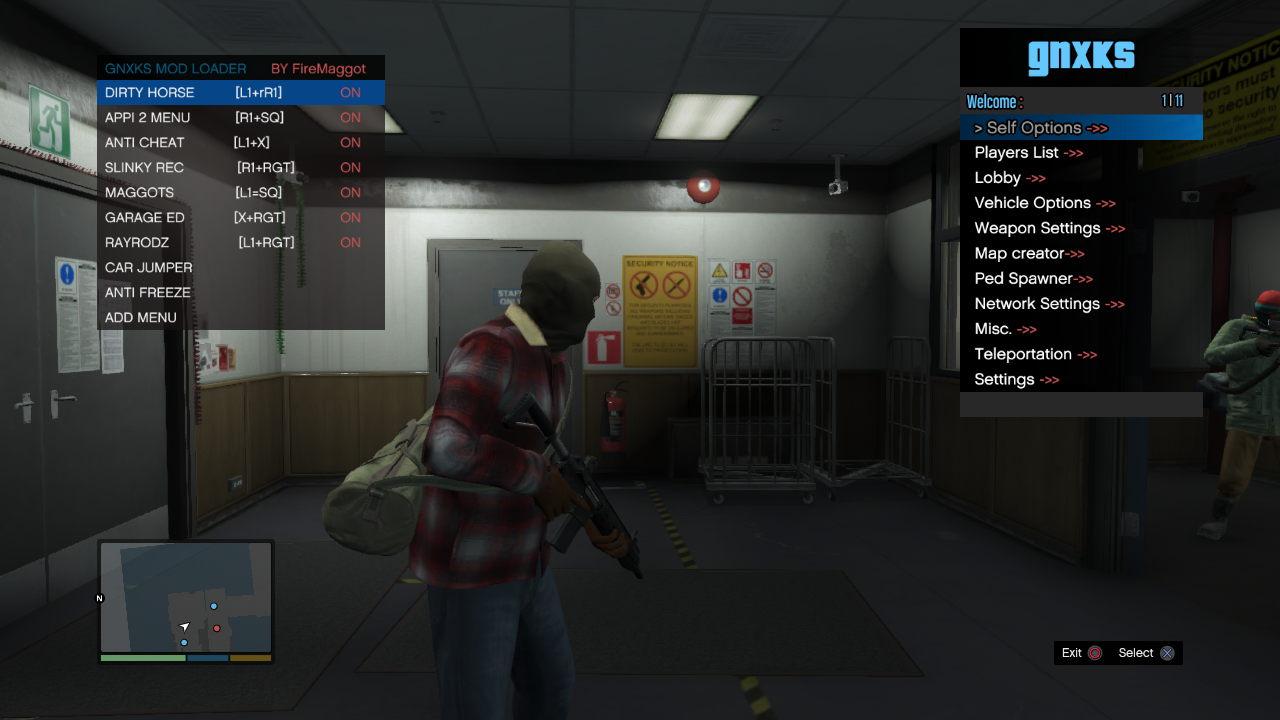This screenshot has height=720, width=1280.
Task: Toggle the APPI 2 MENU mod
Action: click(240, 118)
